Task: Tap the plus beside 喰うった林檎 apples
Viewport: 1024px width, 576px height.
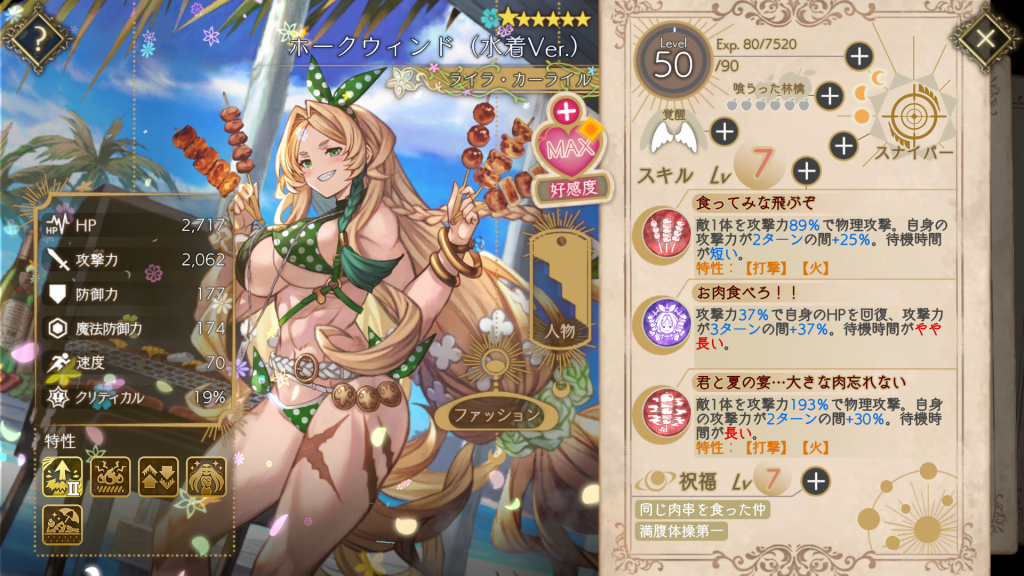Action: (829, 96)
